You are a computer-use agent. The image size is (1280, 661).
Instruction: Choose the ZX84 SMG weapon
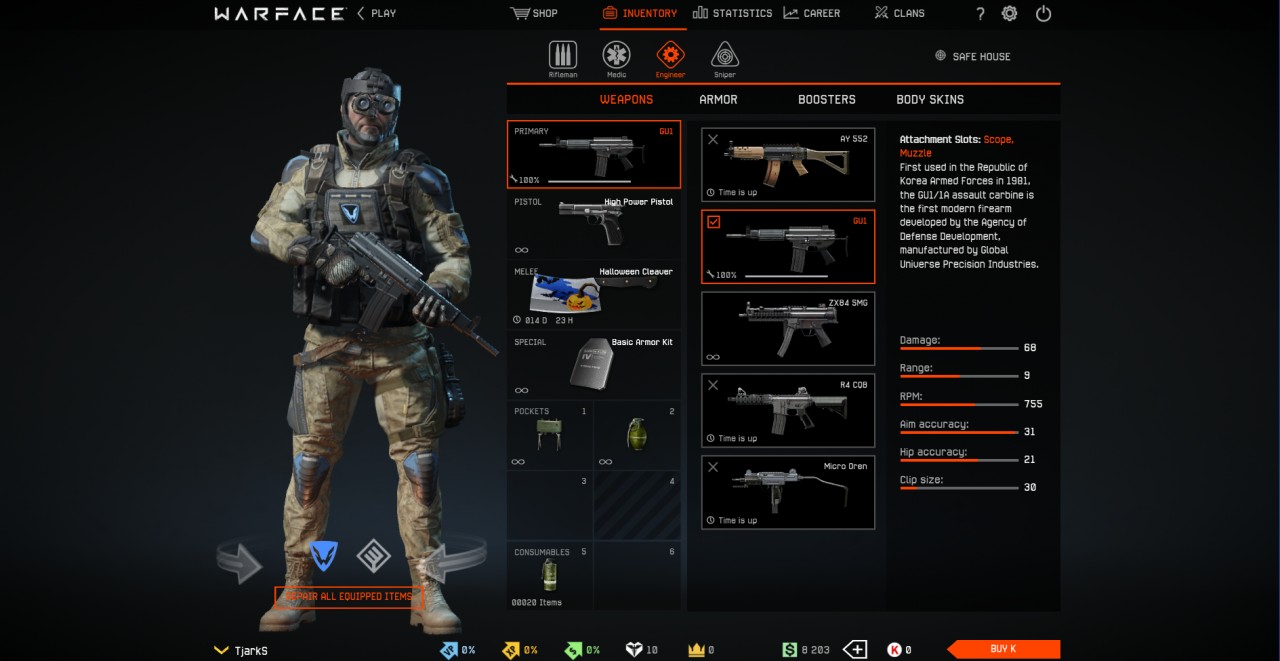(x=788, y=328)
